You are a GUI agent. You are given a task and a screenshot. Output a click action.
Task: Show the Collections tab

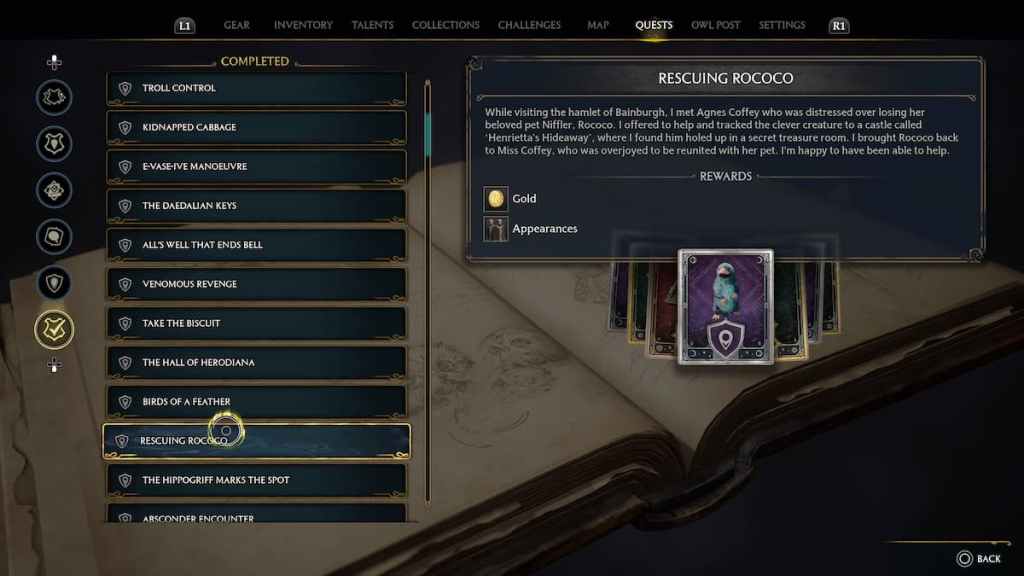pyautogui.click(x=445, y=25)
